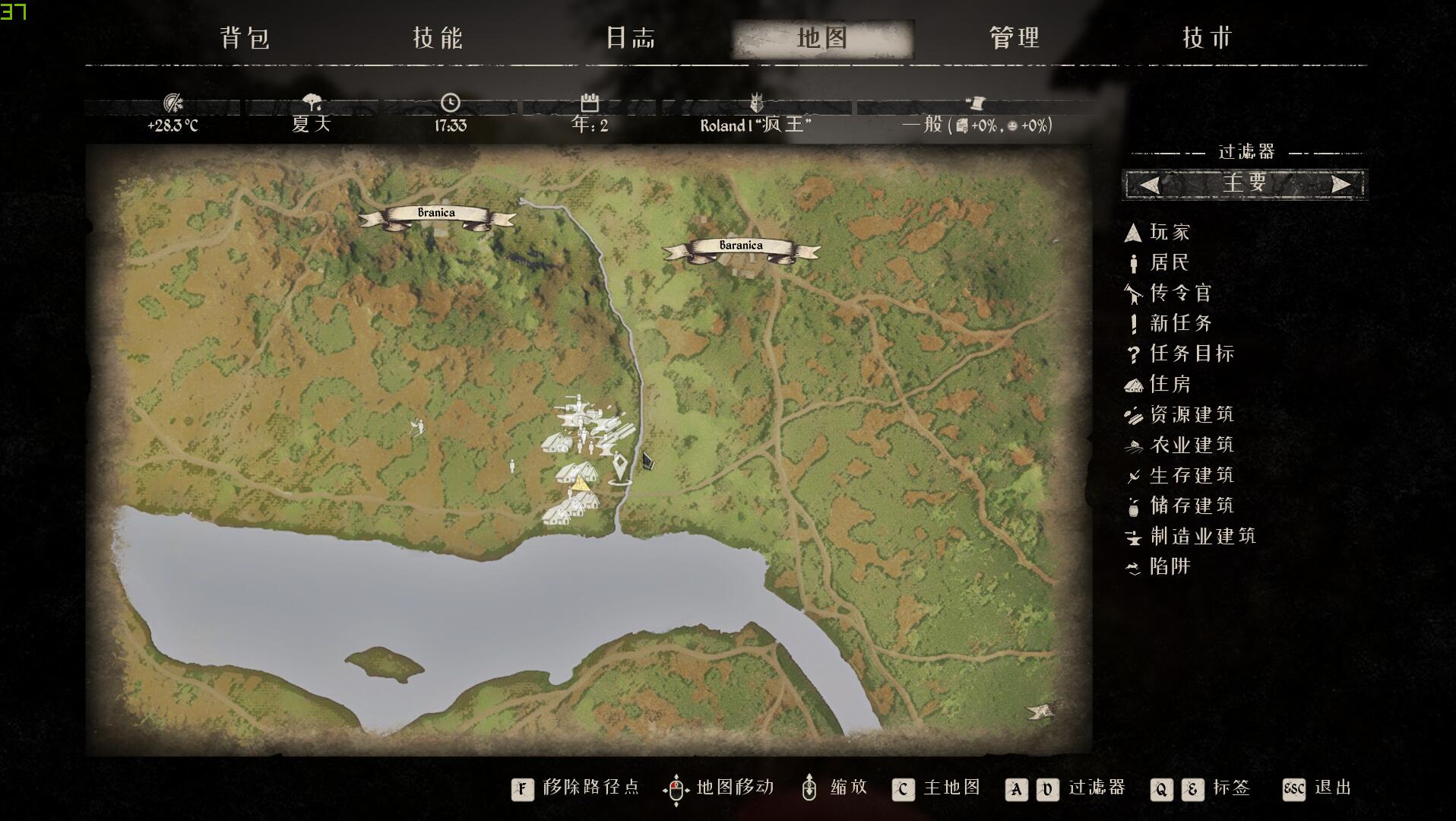Viewport: 1456px width, 821px height.
Task: Toggle the 陷阱 legend entry
Action: [1169, 567]
